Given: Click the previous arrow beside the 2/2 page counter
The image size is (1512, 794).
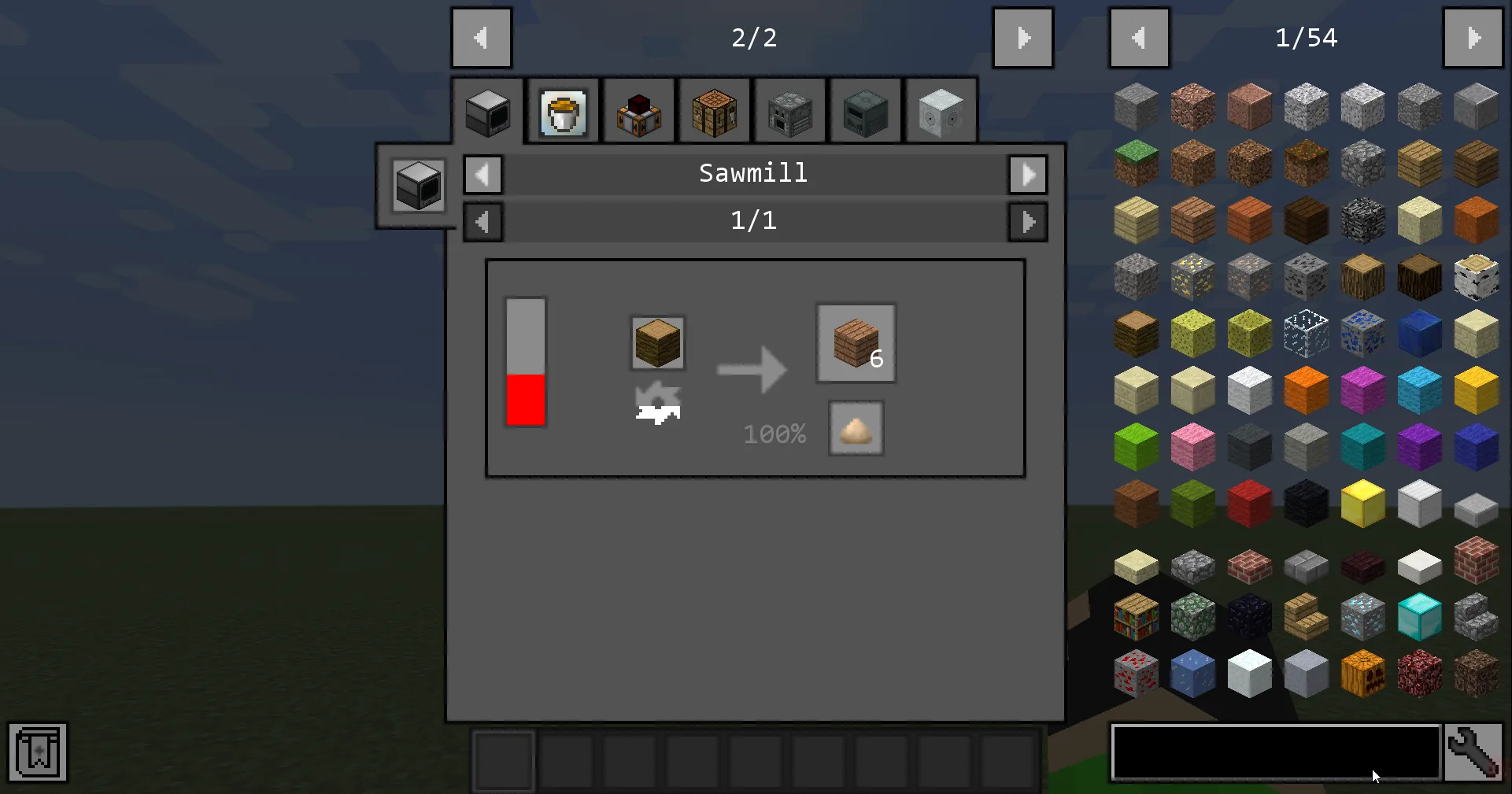Looking at the screenshot, I should click(482, 37).
